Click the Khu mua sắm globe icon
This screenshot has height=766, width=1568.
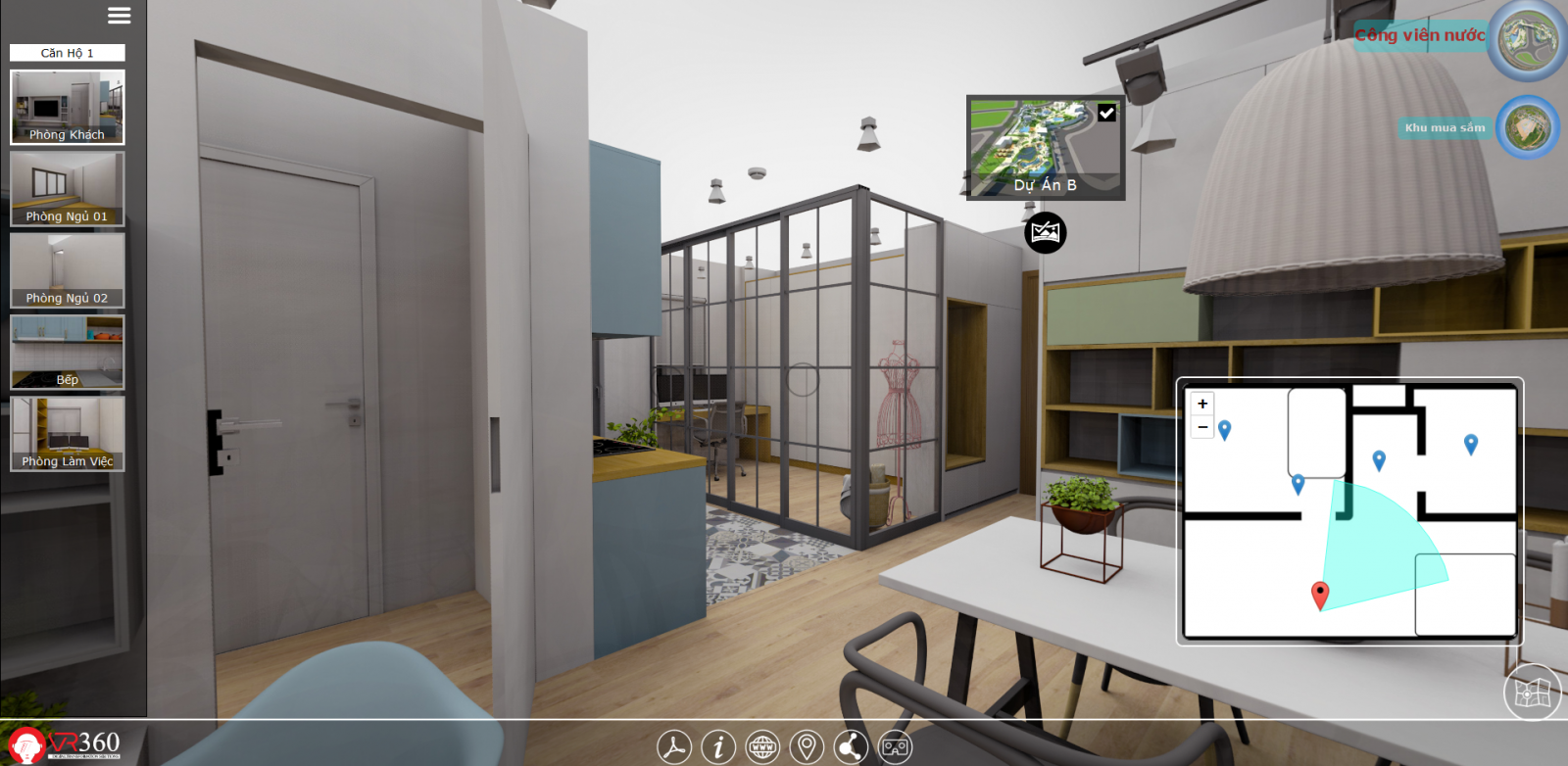(x=1529, y=126)
